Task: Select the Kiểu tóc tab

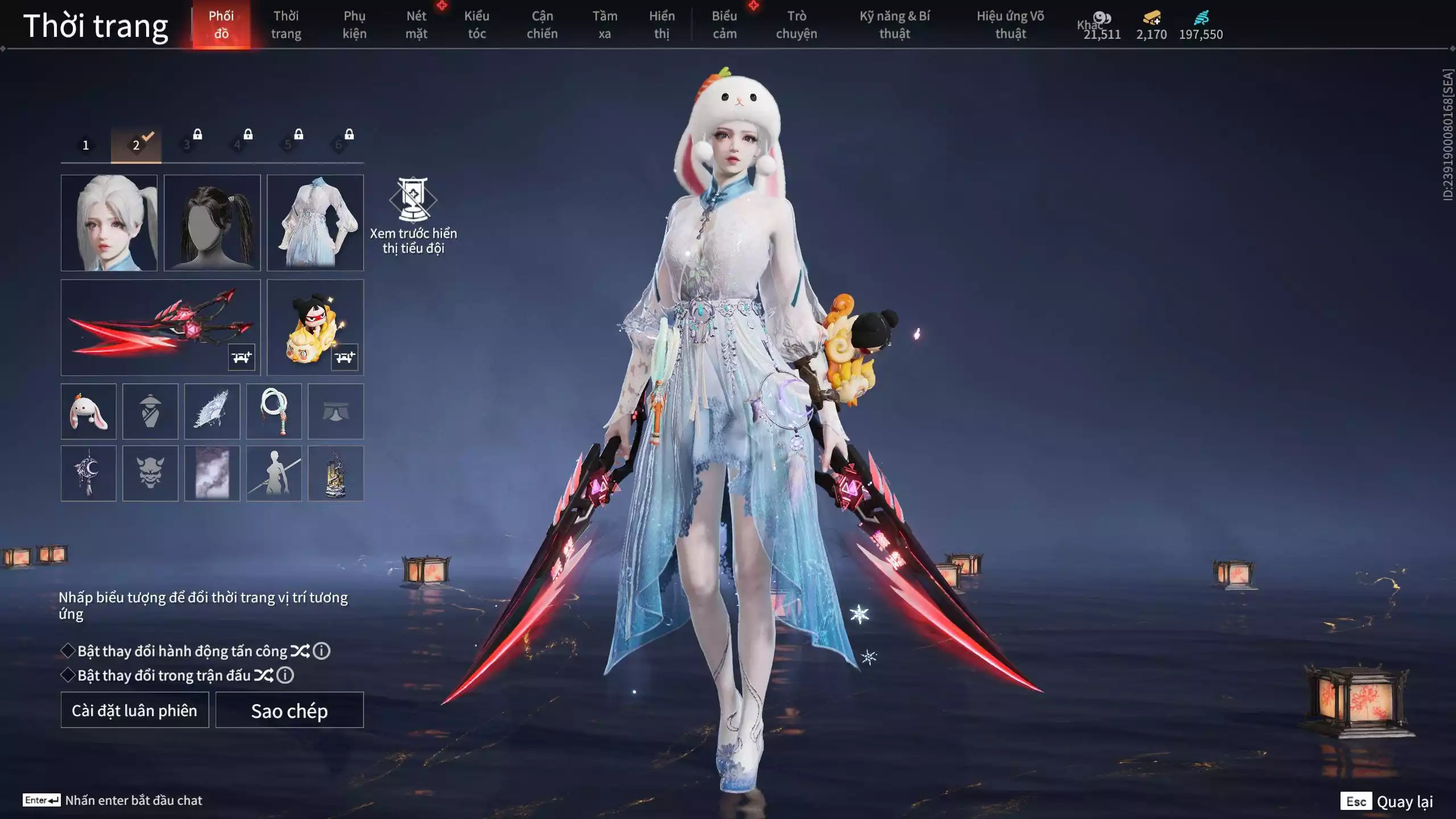Action: point(477,24)
